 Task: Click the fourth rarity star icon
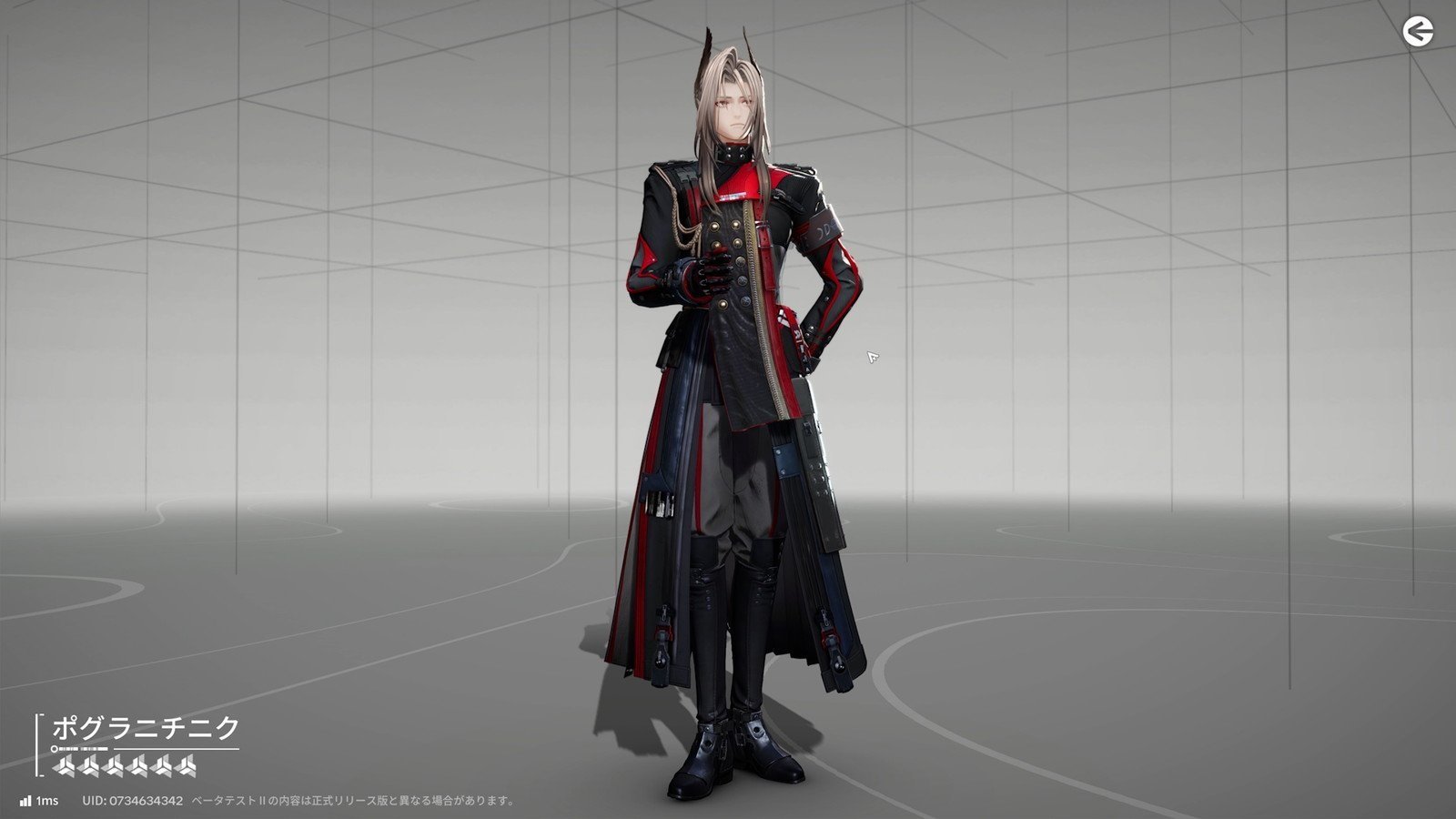pos(135,765)
